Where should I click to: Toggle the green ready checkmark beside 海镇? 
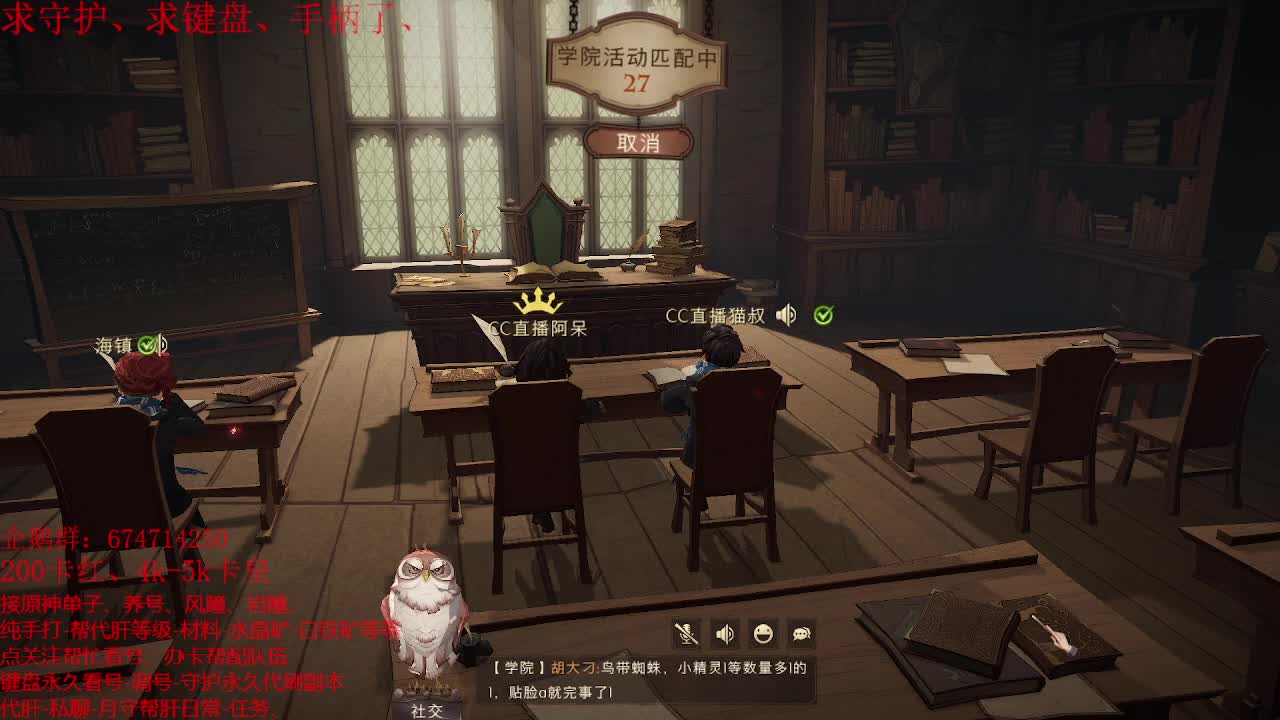pyautogui.click(x=145, y=345)
